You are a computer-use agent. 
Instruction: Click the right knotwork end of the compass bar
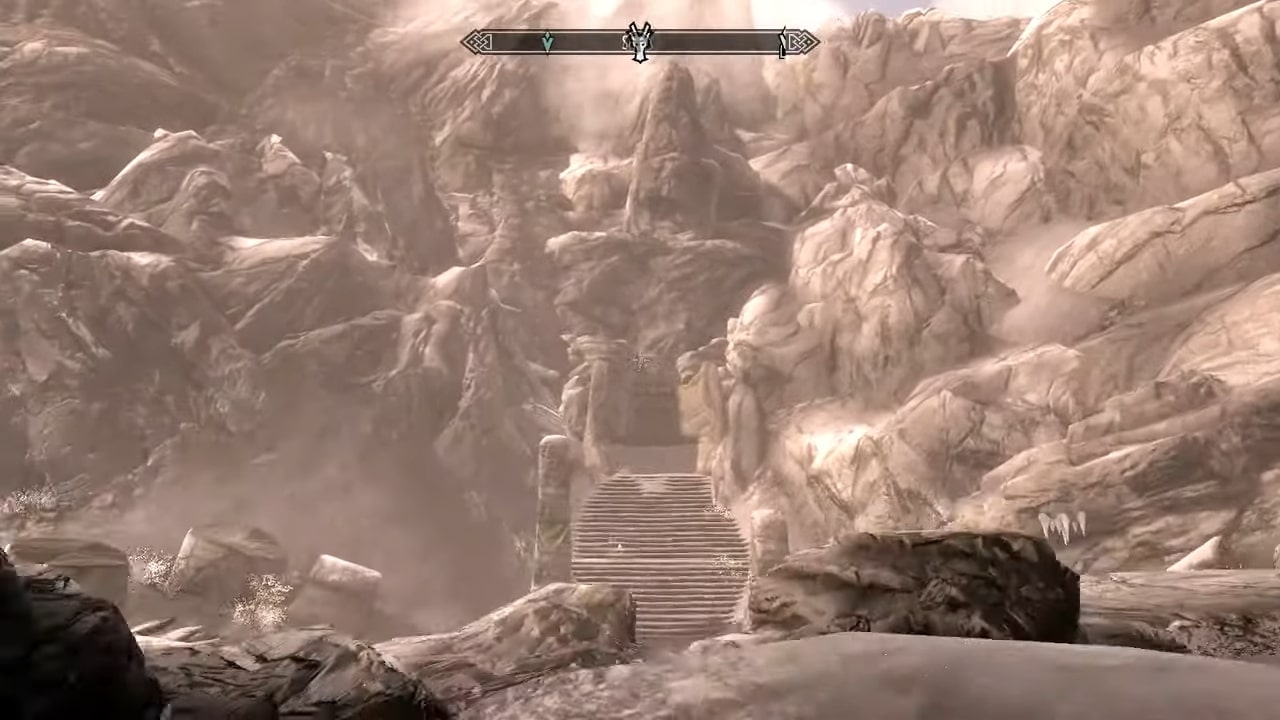[x=802, y=43]
